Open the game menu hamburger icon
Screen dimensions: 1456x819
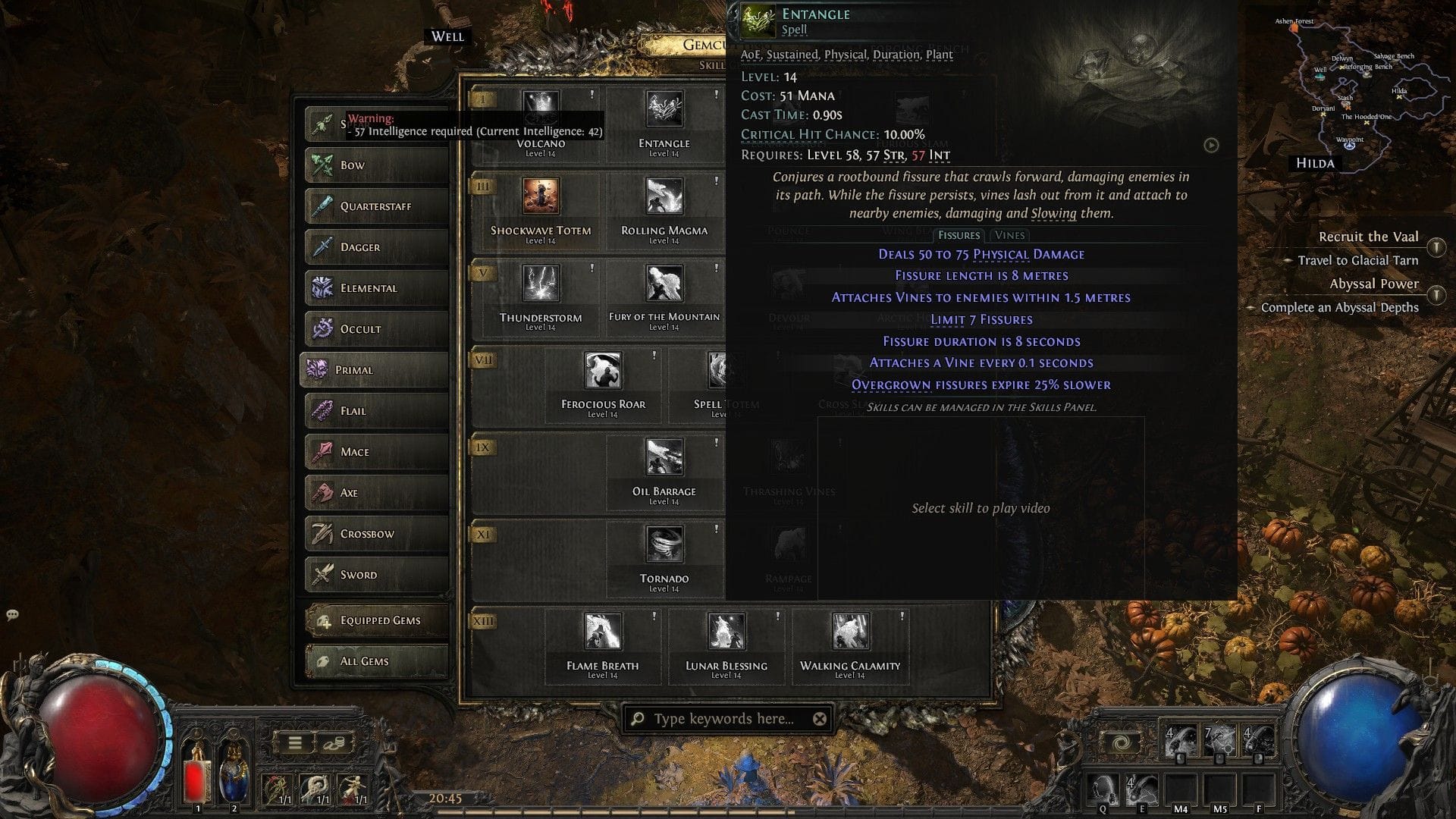pyautogui.click(x=294, y=741)
